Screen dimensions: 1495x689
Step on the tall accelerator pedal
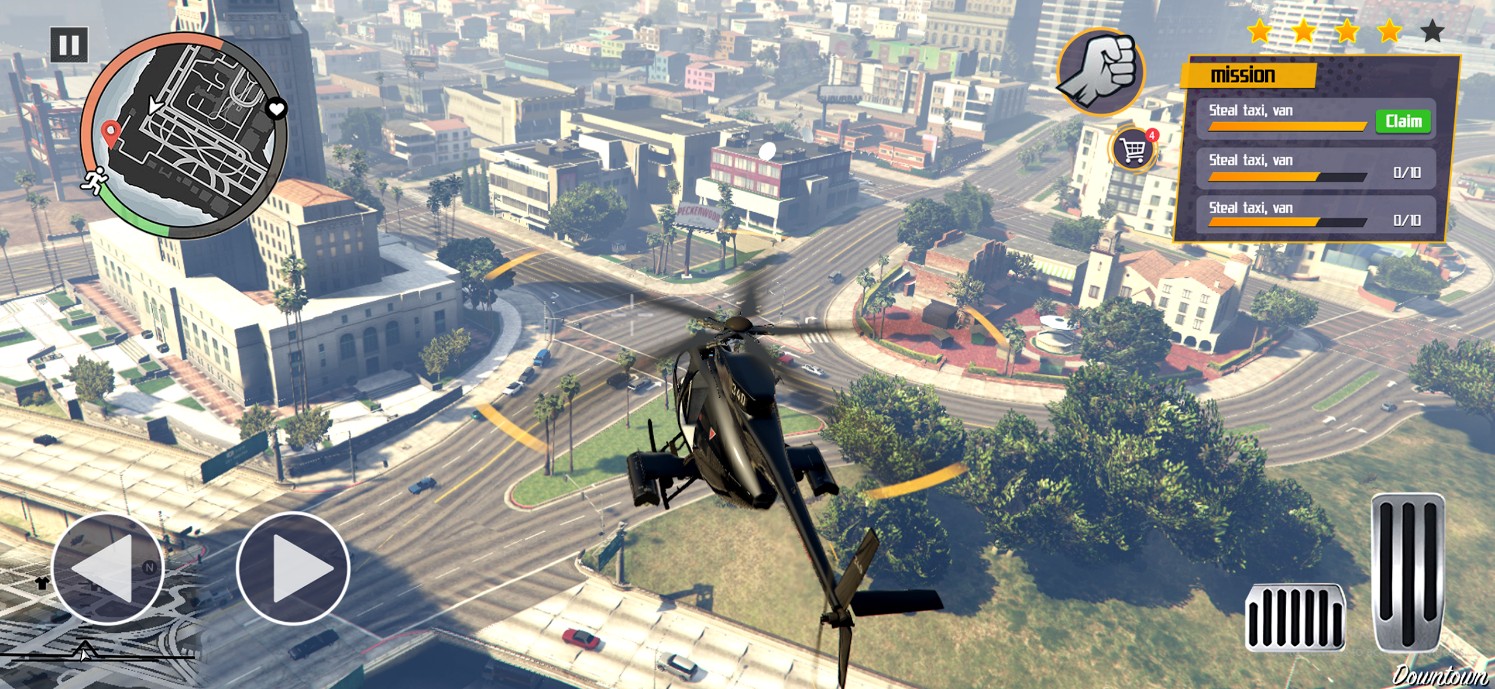click(1408, 572)
